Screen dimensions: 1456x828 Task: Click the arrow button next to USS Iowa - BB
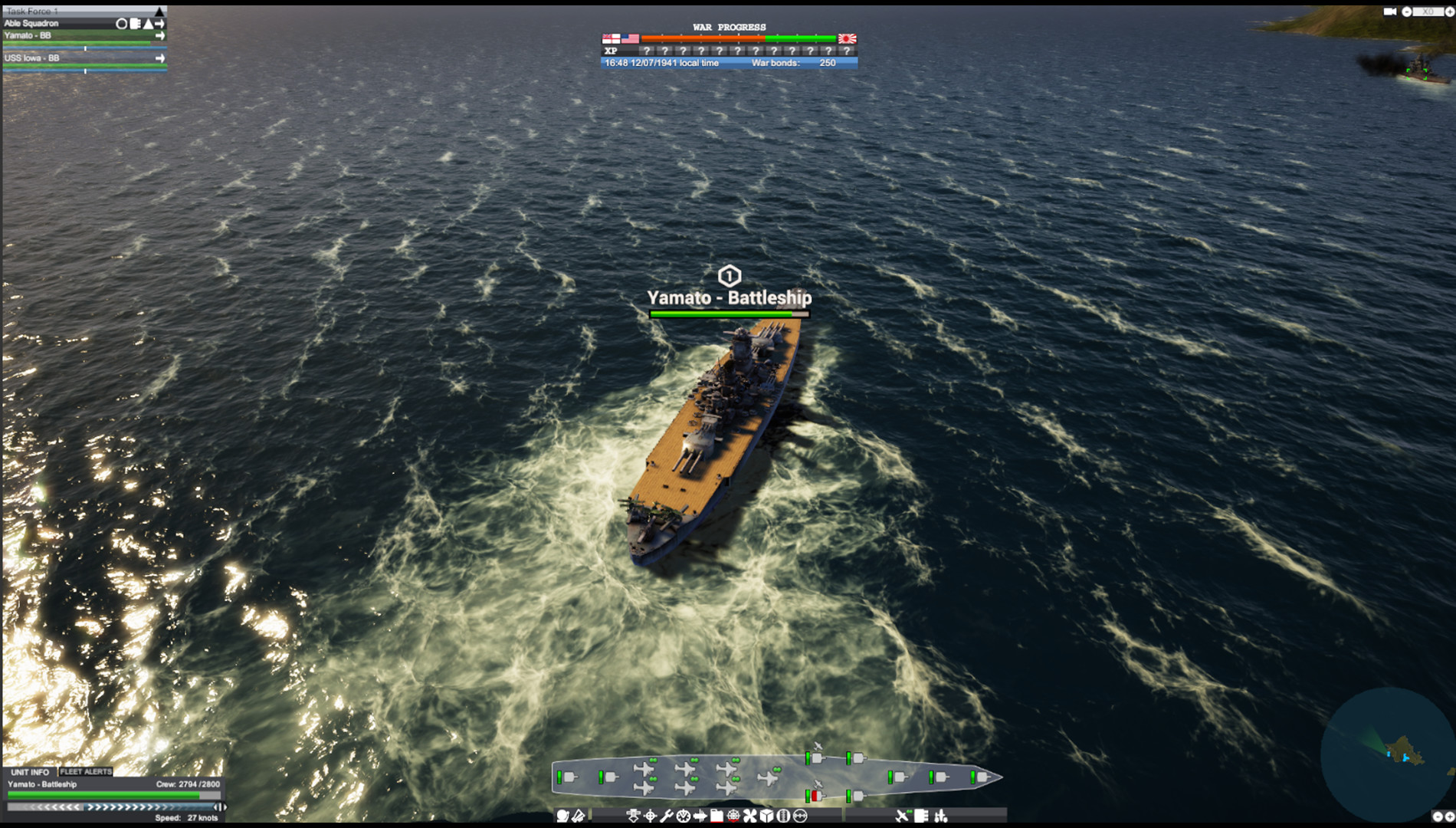(x=160, y=58)
